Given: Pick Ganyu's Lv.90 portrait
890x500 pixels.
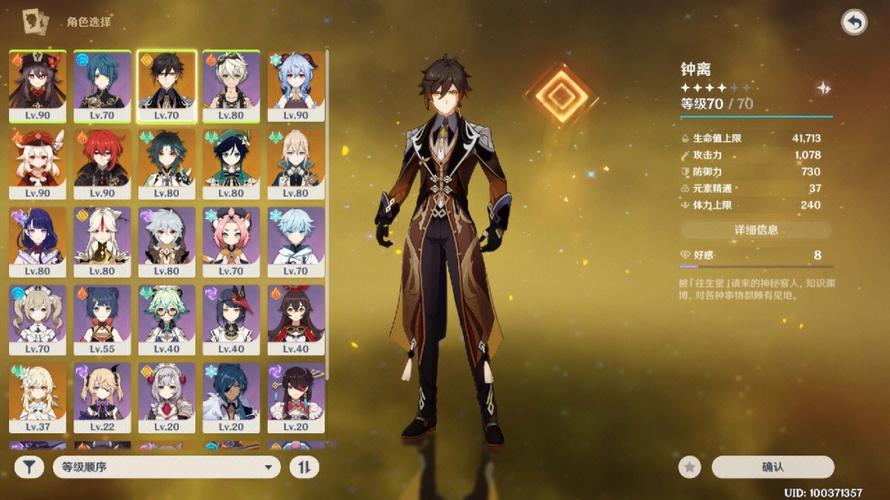Looking at the screenshot, I should (296, 85).
